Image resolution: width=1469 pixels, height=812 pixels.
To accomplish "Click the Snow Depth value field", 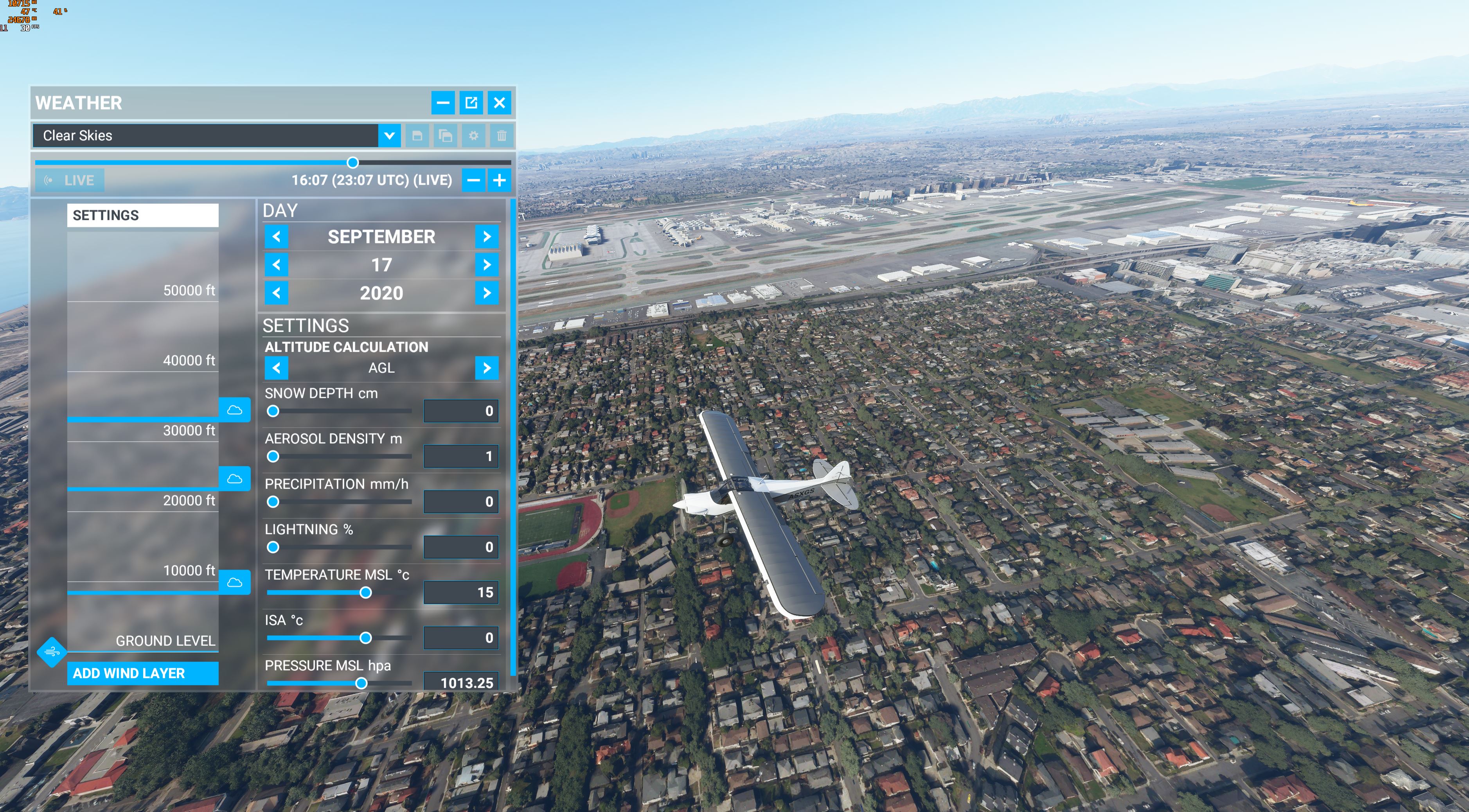I will tap(461, 411).
